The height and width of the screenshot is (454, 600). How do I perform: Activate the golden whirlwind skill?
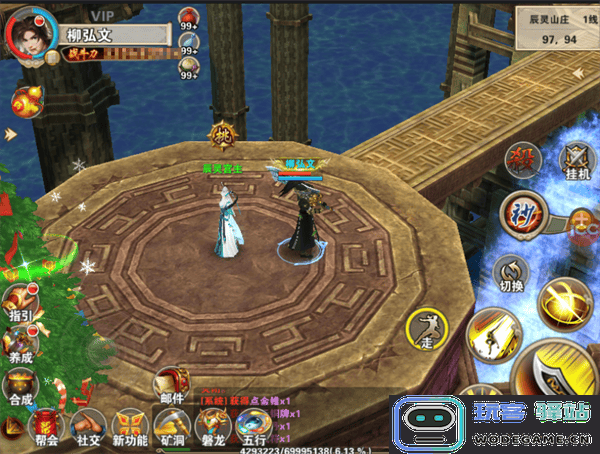561,300
